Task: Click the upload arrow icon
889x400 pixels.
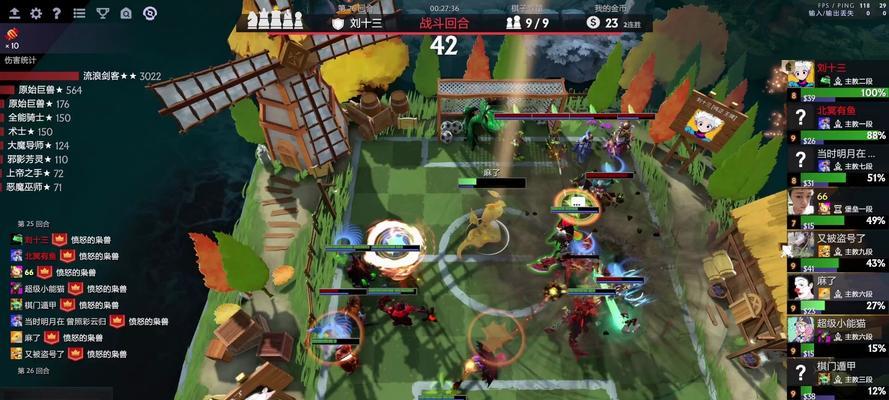Action: (14, 13)
